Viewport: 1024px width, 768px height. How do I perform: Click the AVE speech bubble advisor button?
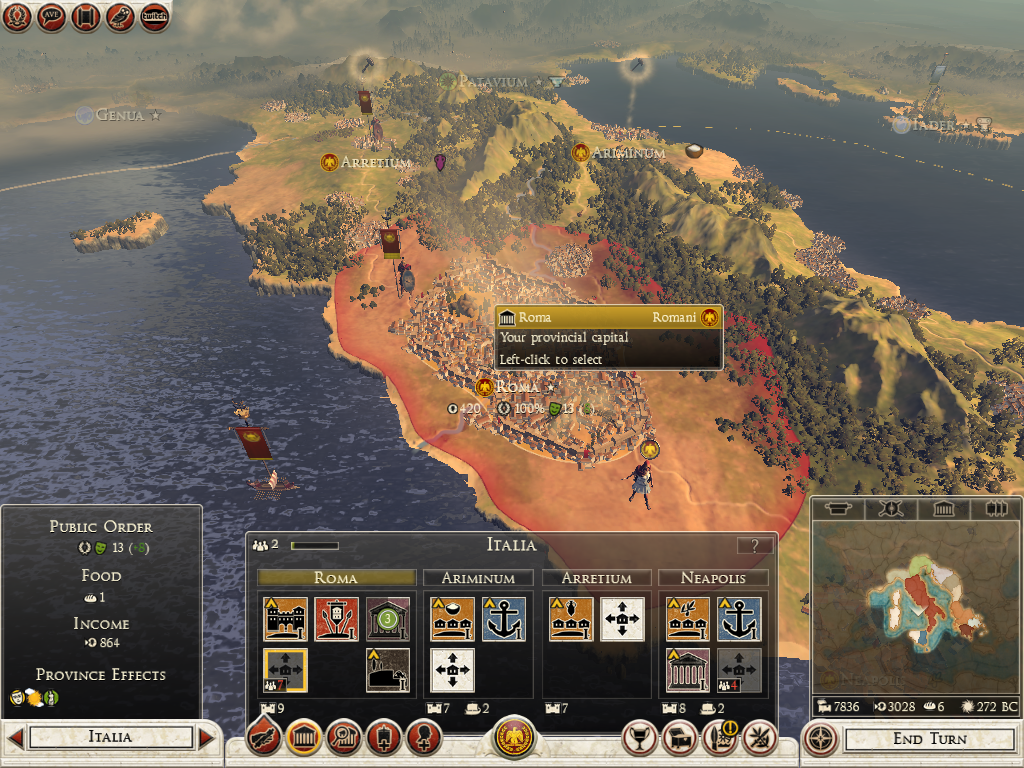click(x=51, y=17)
